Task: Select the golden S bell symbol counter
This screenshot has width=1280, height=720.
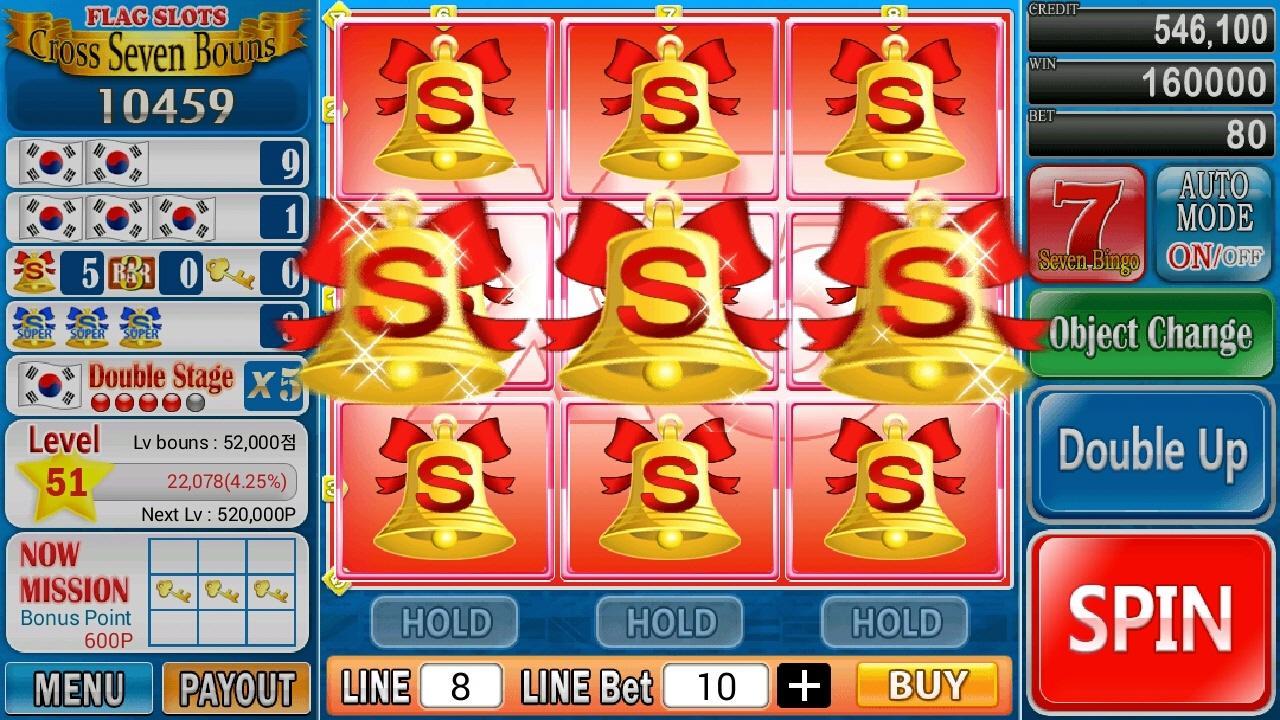Action: pyautogui.click(x=37, y=271)
